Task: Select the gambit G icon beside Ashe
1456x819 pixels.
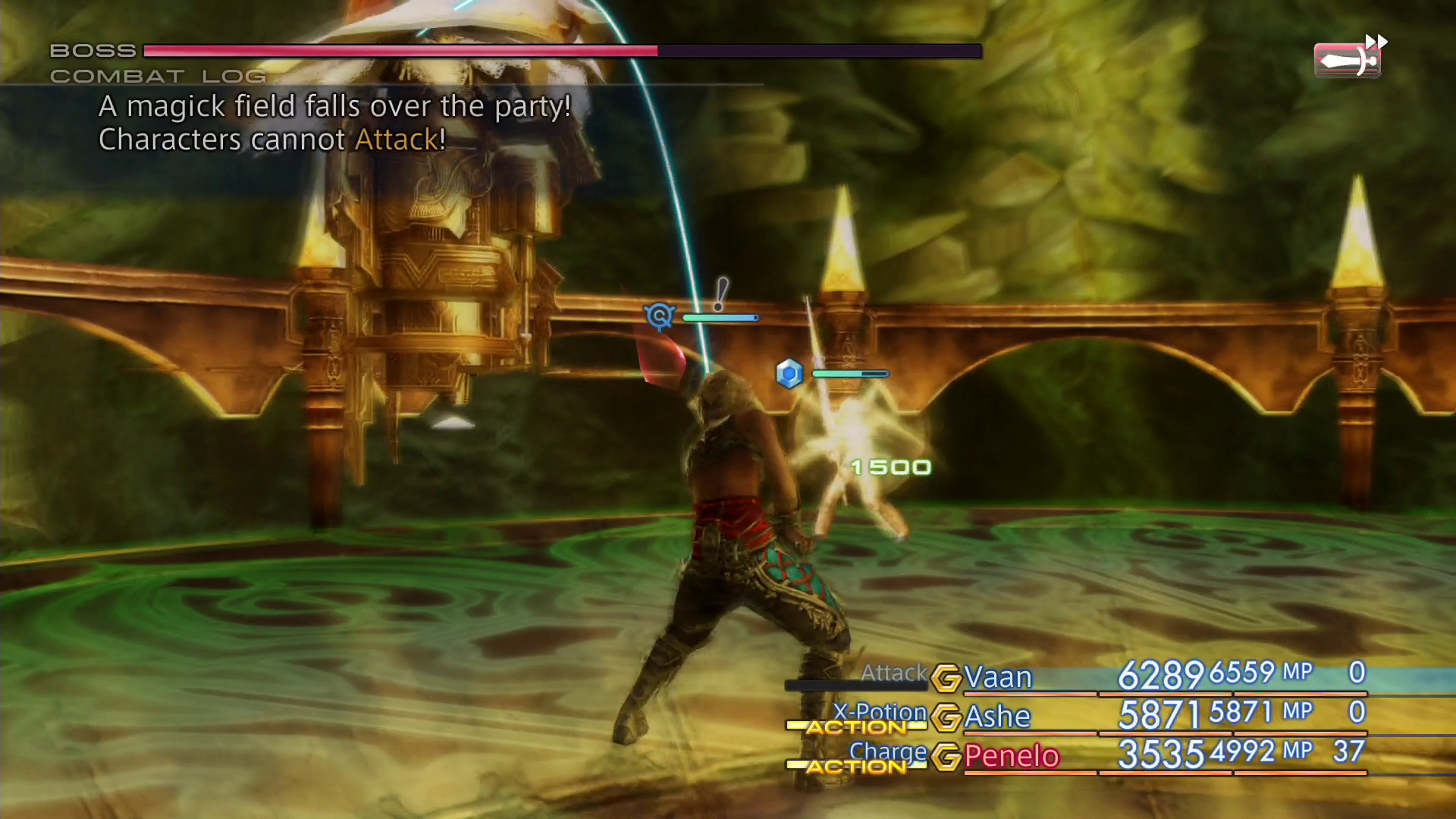Action: point(946,717)
